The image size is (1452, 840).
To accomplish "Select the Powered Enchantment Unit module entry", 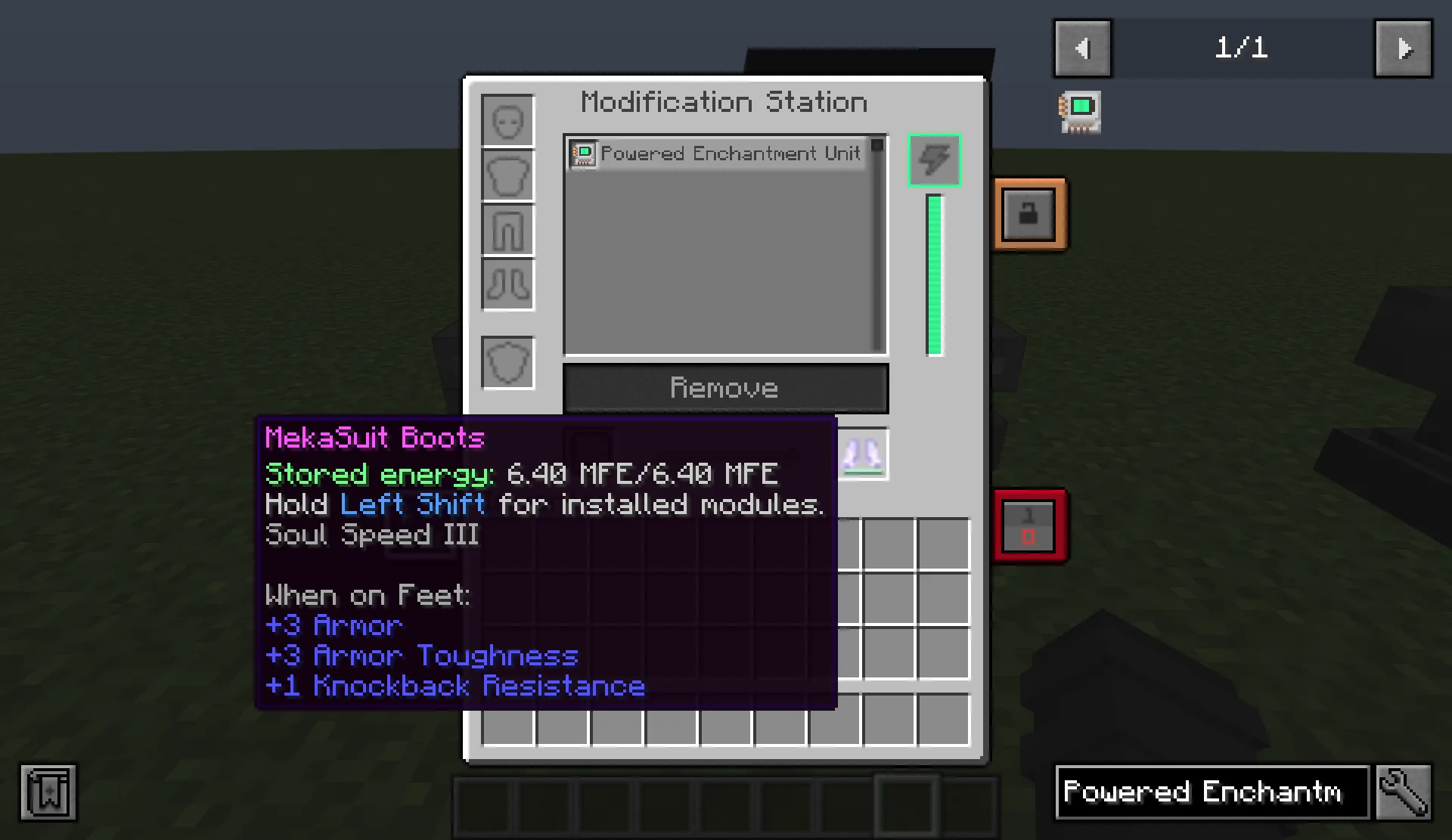I will [718, 153].
